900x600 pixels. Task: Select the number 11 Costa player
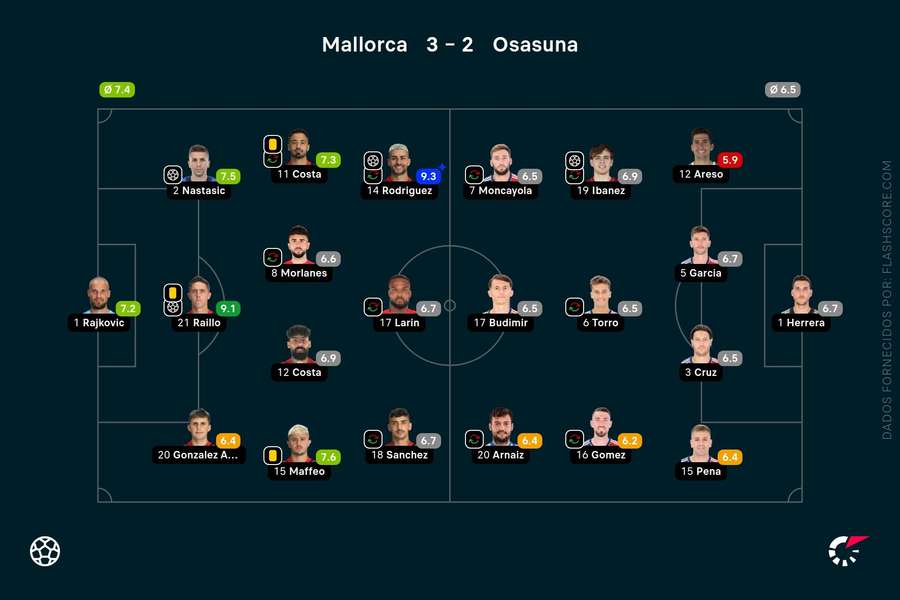298,148
